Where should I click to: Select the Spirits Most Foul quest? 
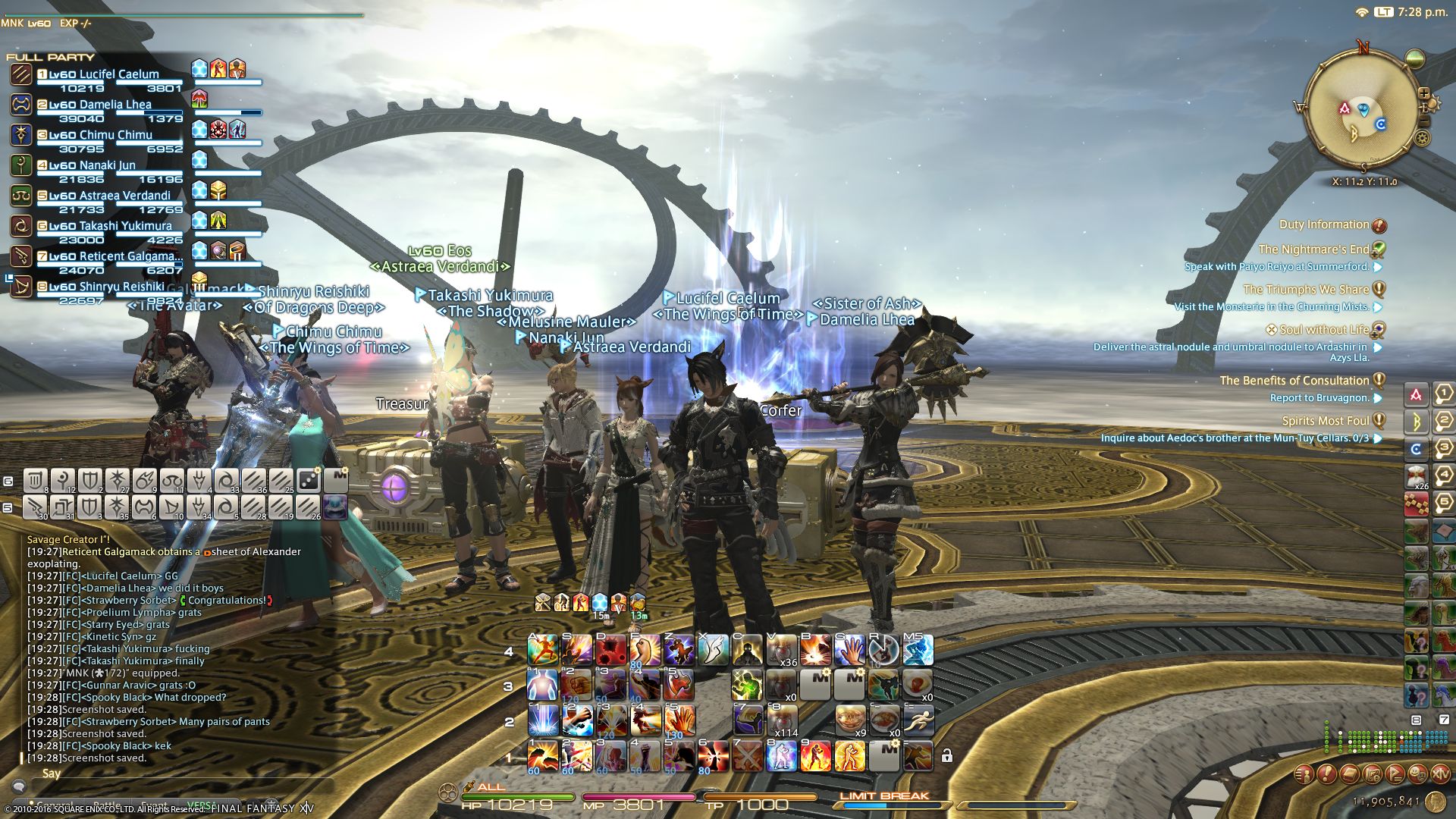click(1325, 421)
